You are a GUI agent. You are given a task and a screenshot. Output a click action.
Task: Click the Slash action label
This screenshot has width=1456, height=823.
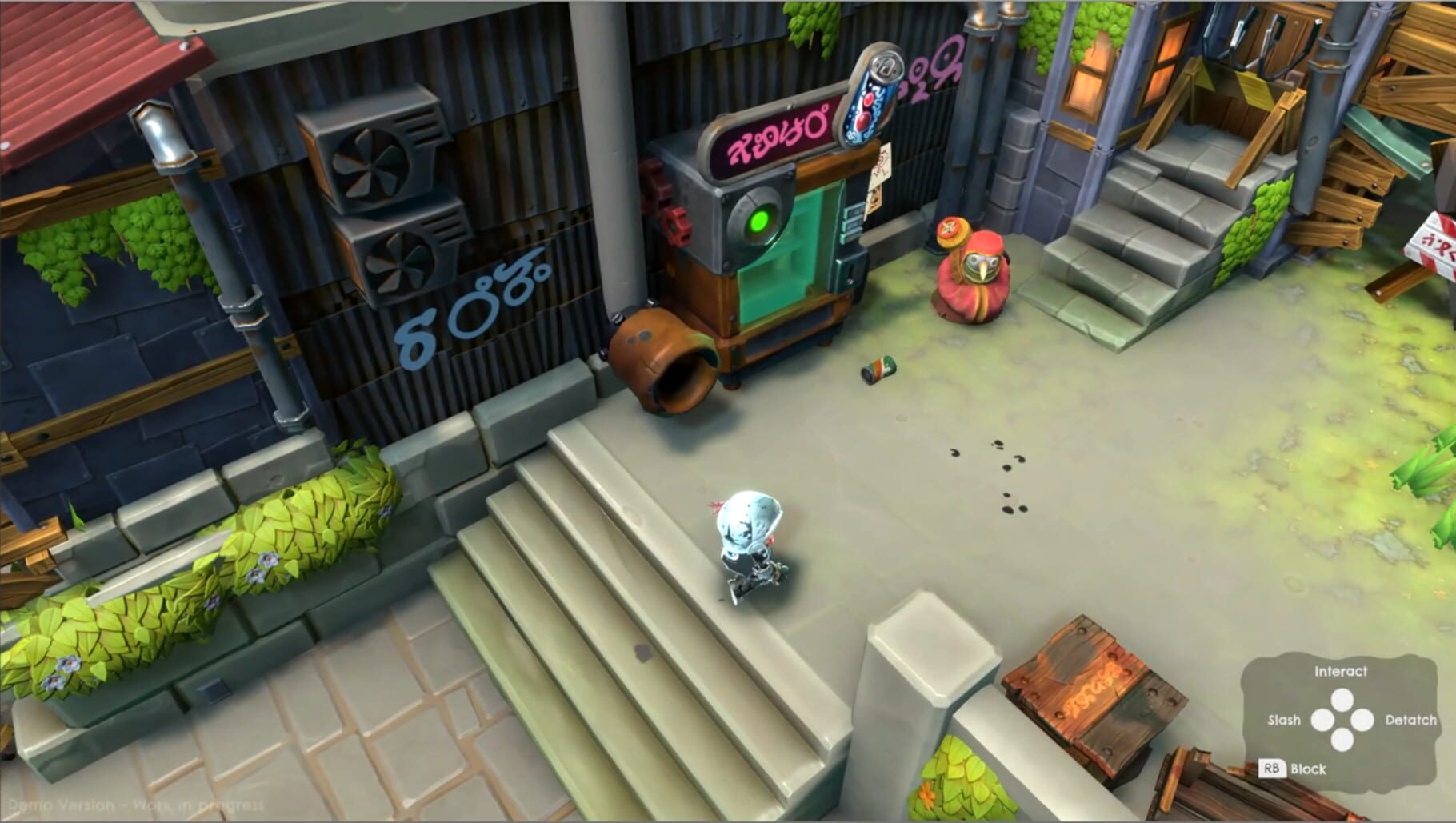click(1284, 720)
